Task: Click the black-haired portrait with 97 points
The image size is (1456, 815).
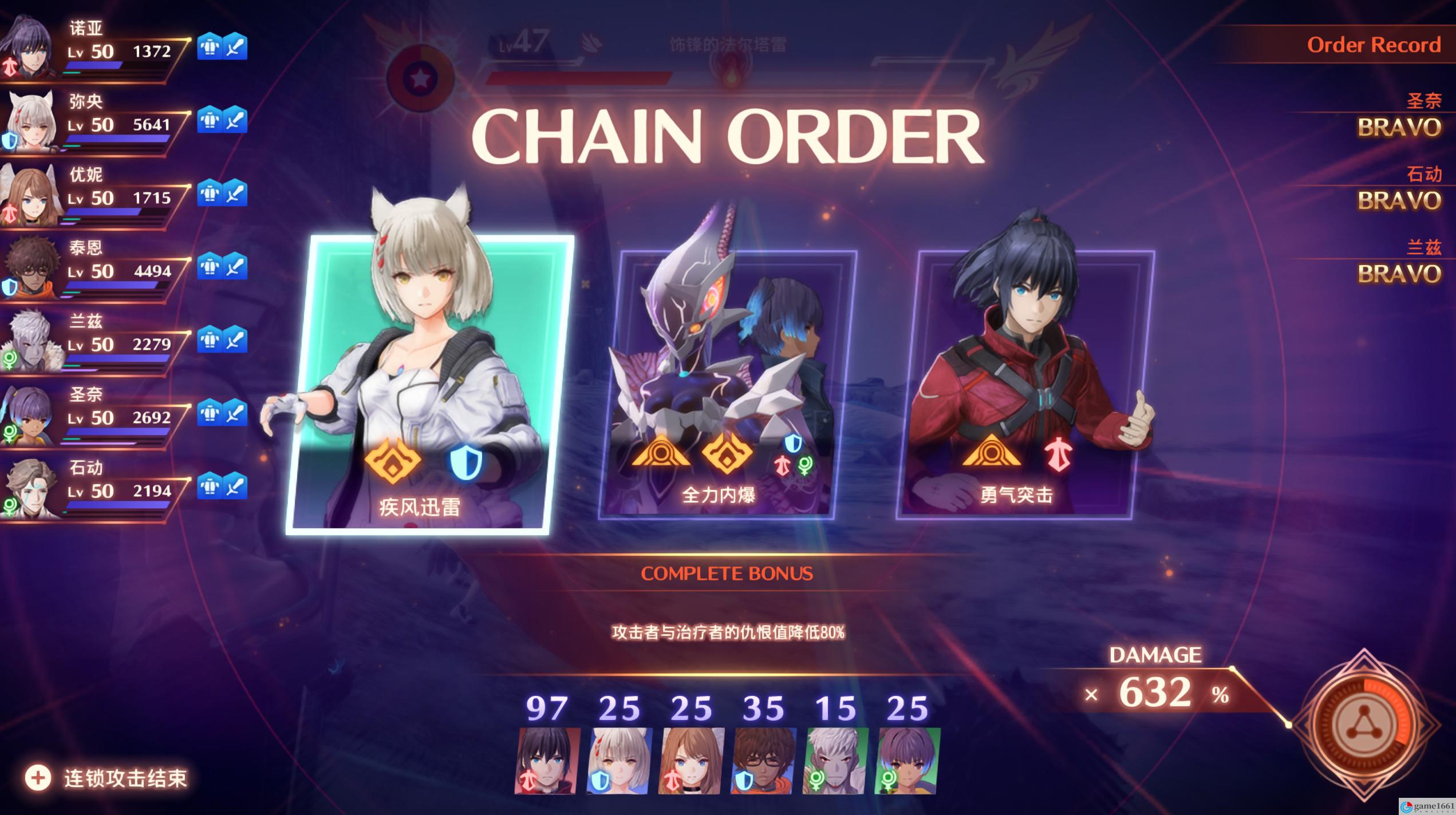Action: click(x=547, y=761)
